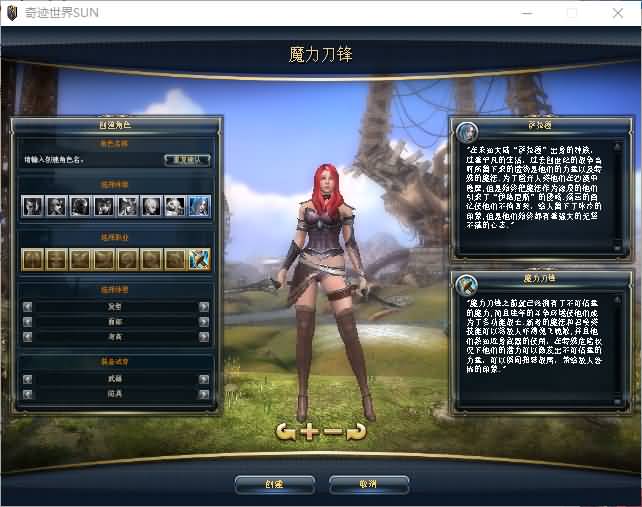Screen dimensions: 642x507
Task: Try the next 防具 armor preview
Action: (204, 395)
